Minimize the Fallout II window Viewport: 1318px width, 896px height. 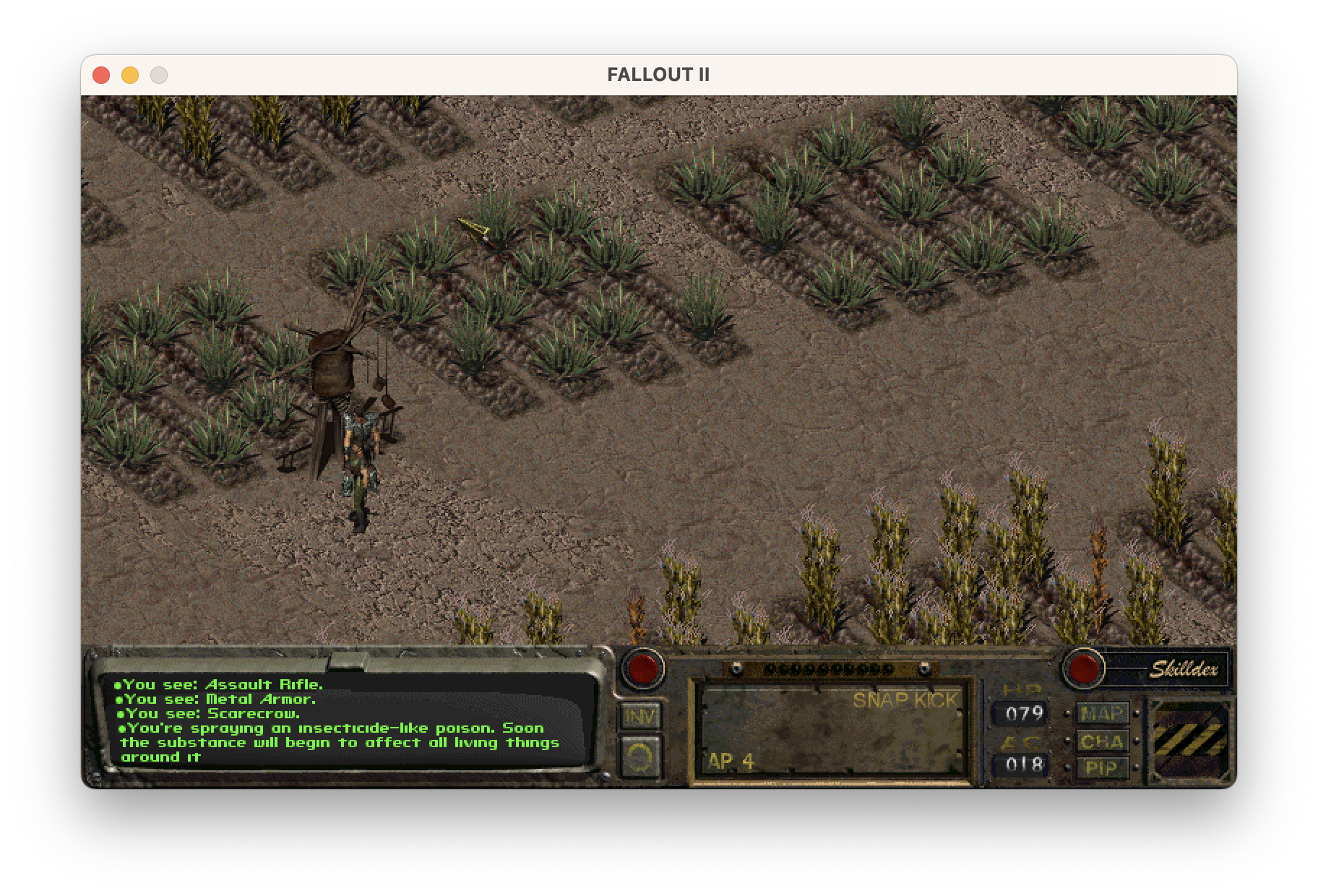130,75
